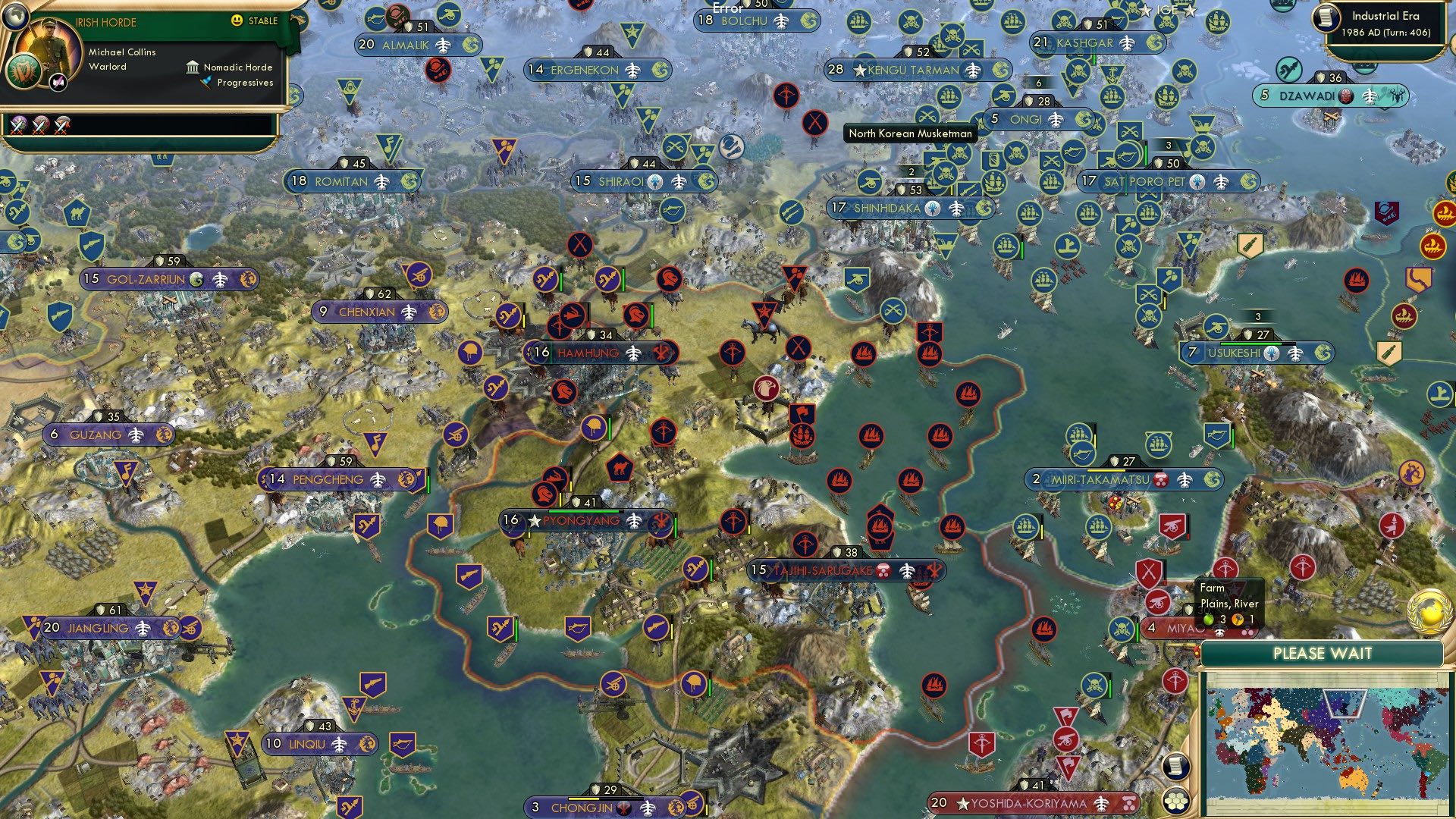Click the PLEASE WAIT banner
Viewport: 1456px width, 819px height.
pos(1323,652)
